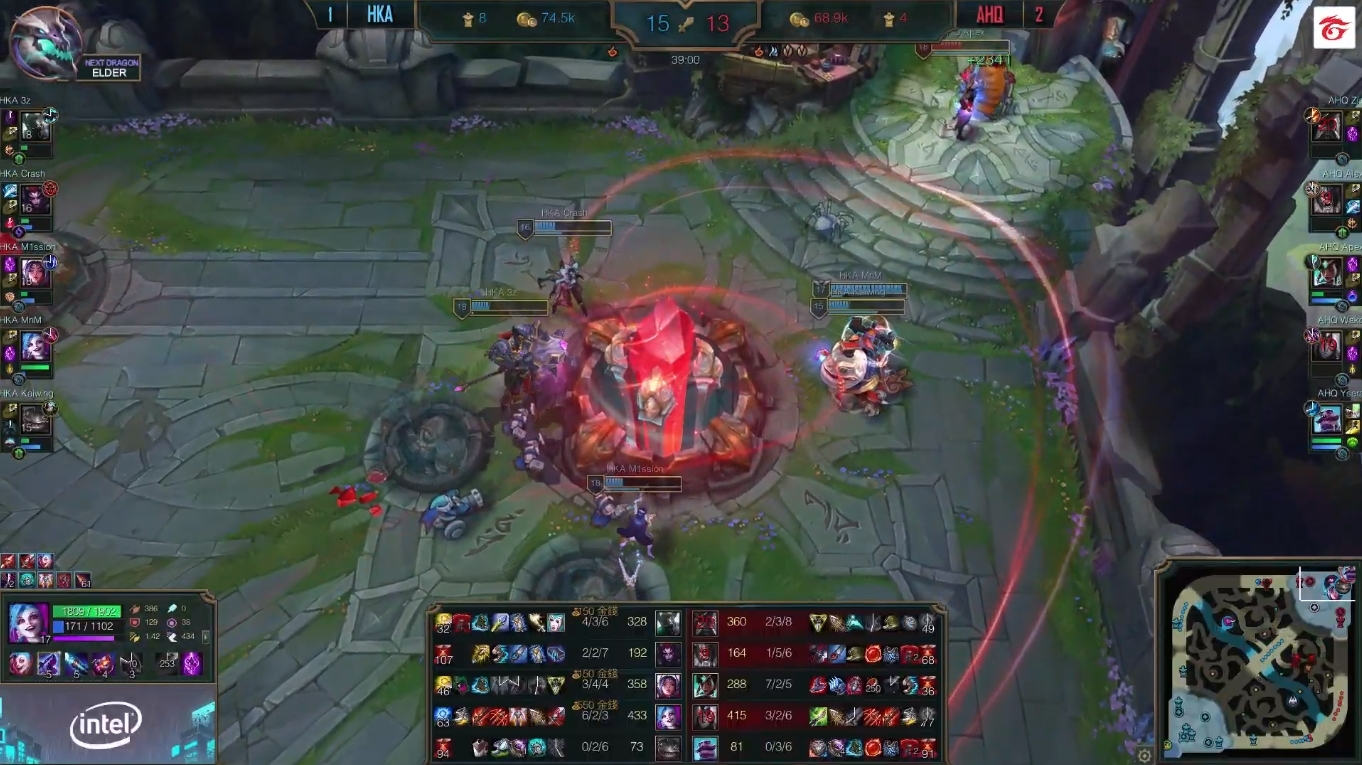The width and height of the screenshot is (1362, 765).
Task: Click Tahm Kench's portrait in the bottom scoreboard
Action: tap(706, 749)
